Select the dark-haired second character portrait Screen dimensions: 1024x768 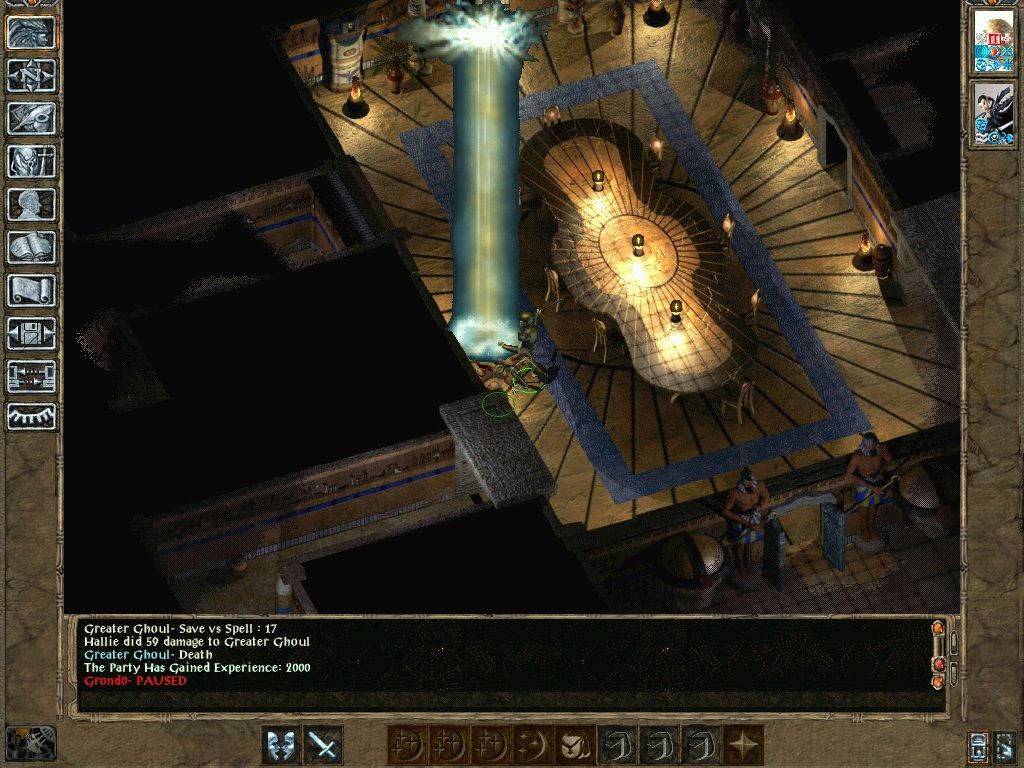[x=994, y=115]
